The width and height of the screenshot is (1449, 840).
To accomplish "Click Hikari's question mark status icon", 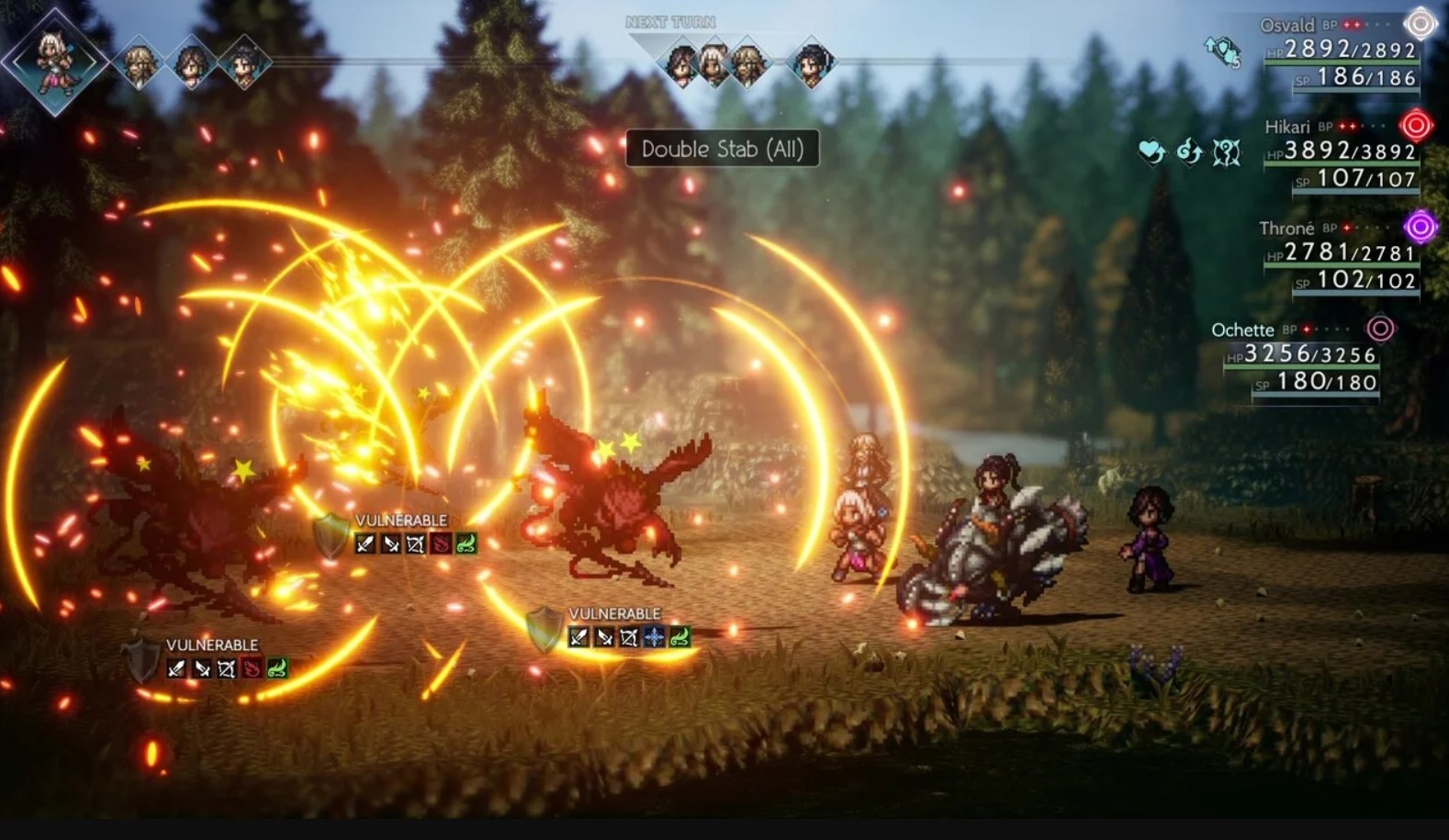I will click(1227, 151).
